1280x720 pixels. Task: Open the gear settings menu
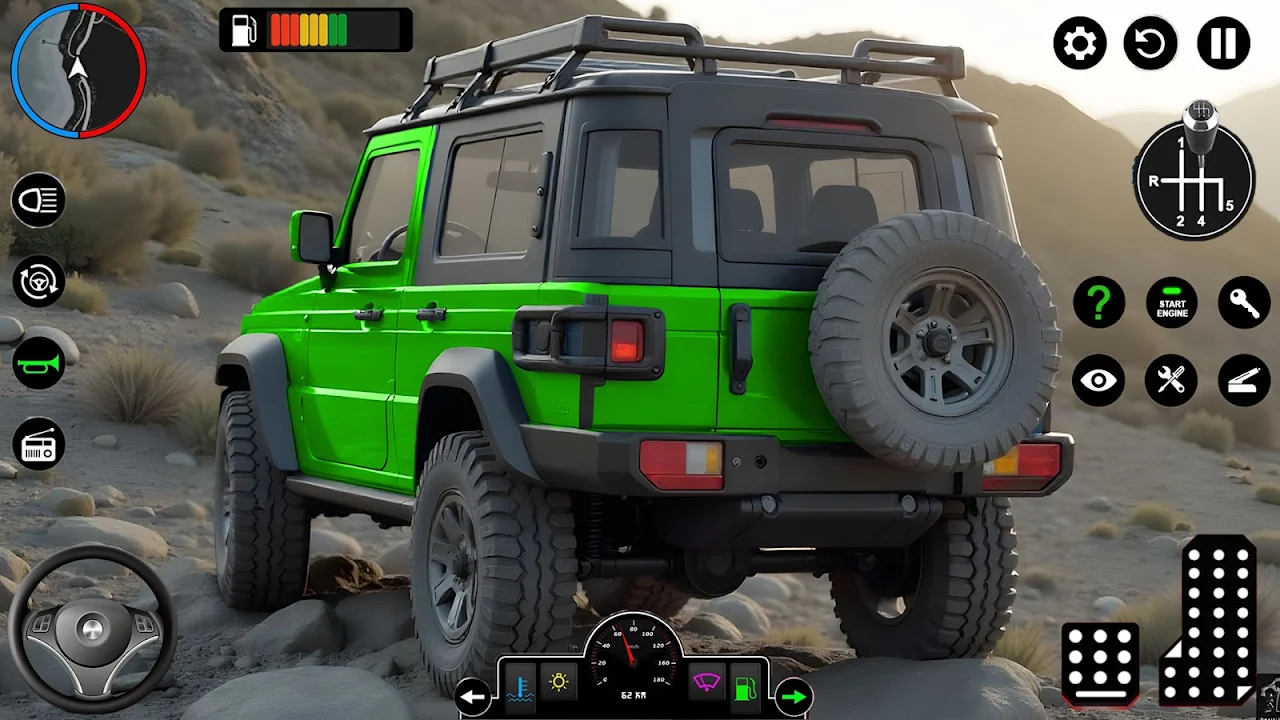click(x=1079, y=43)
